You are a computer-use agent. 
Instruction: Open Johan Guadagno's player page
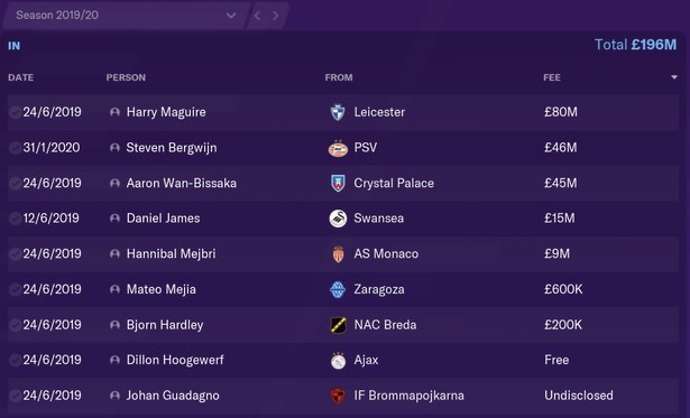click(x=171, y=395)
